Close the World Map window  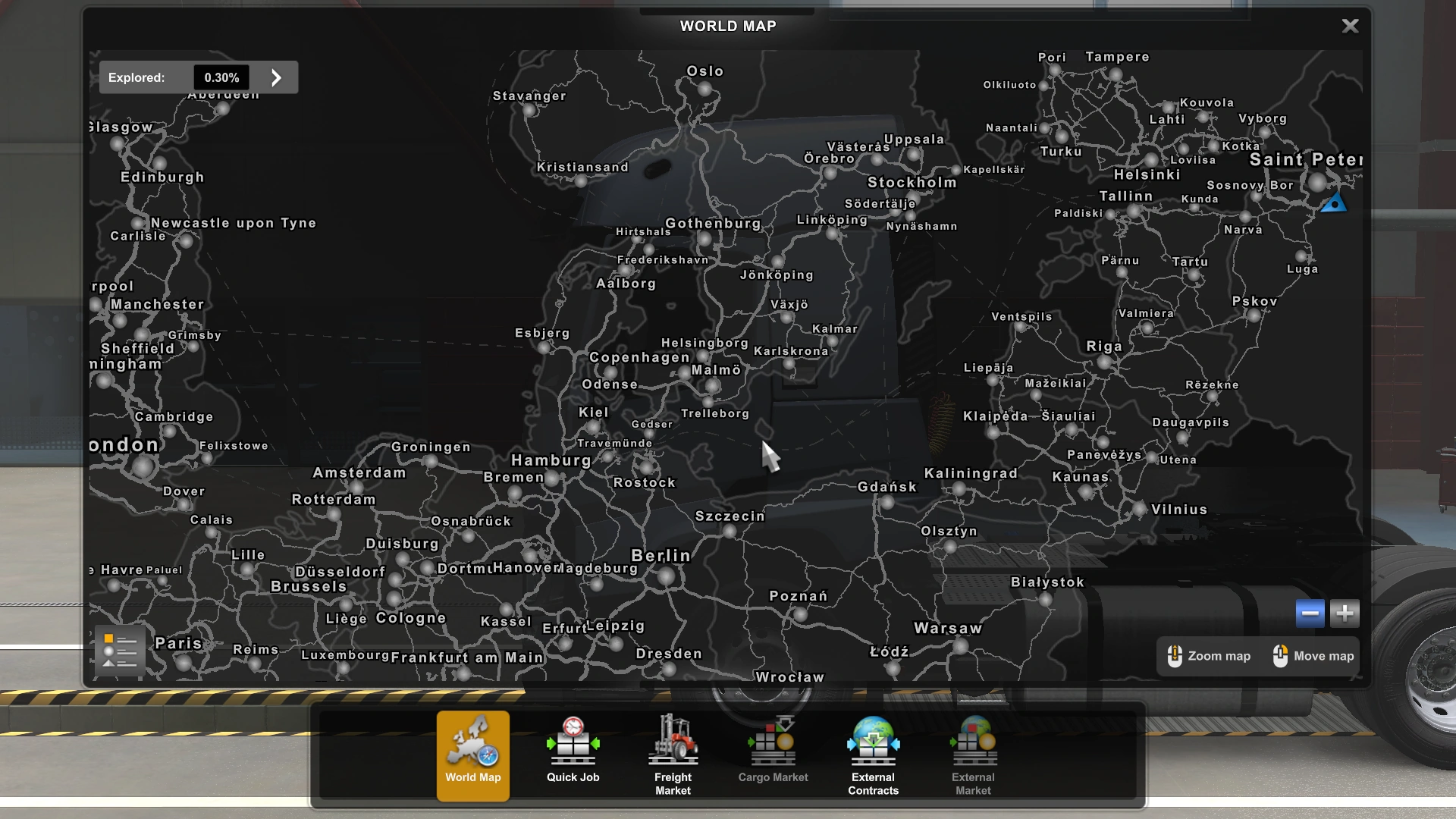pyautogui.click(x=1350, y=25)
